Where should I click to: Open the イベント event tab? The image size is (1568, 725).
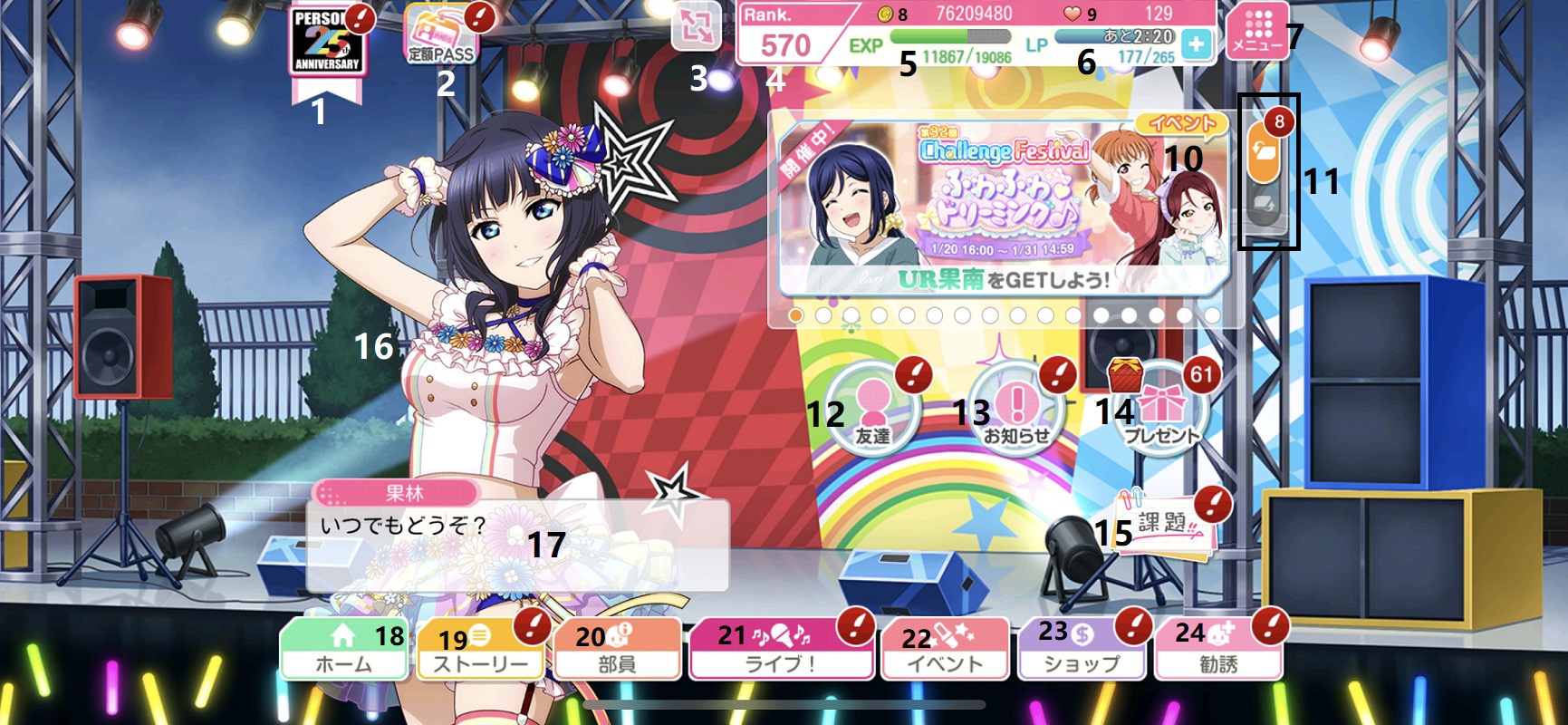945,649
